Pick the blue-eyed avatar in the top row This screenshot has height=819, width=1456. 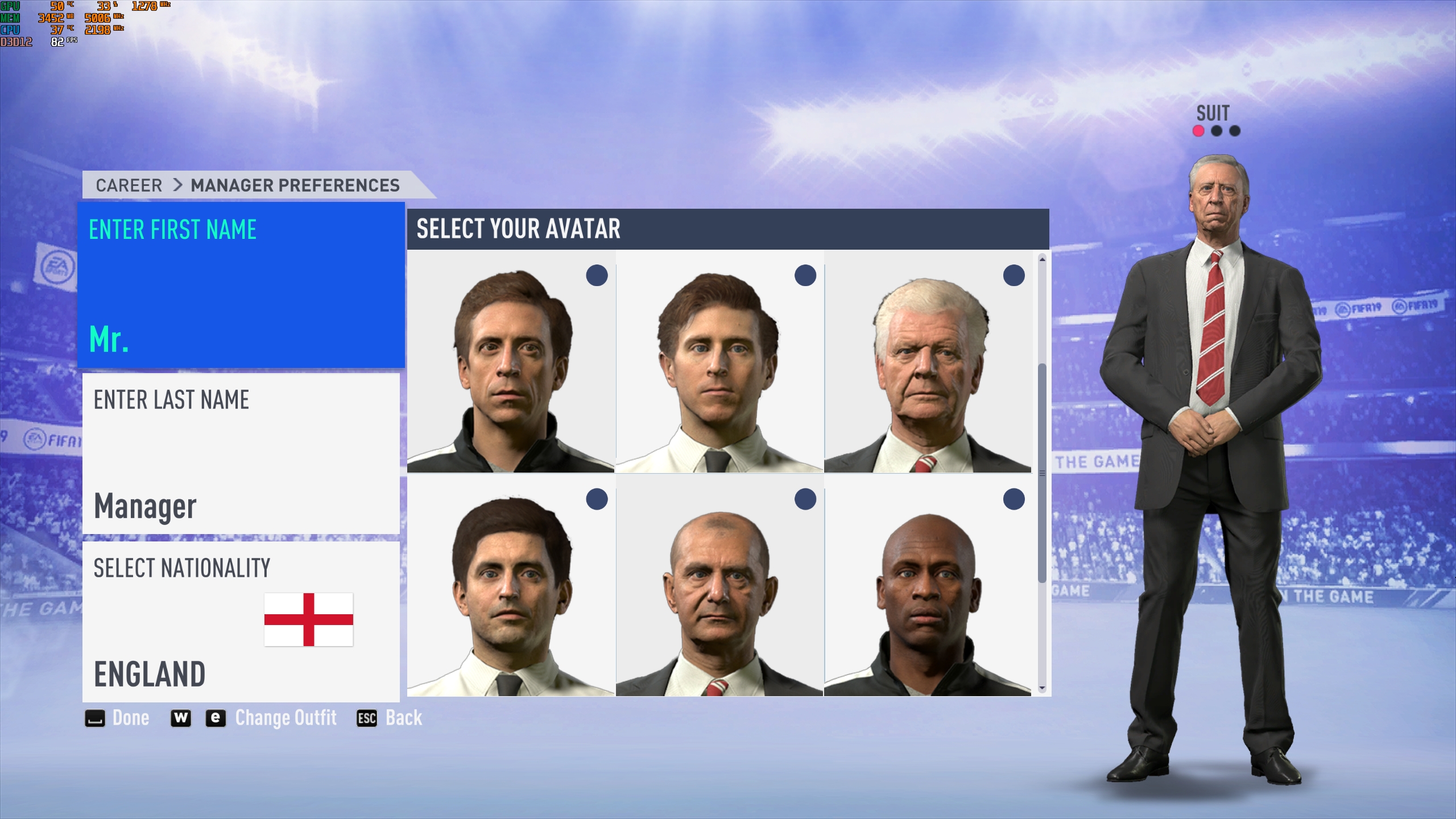[x=719, y=362]
